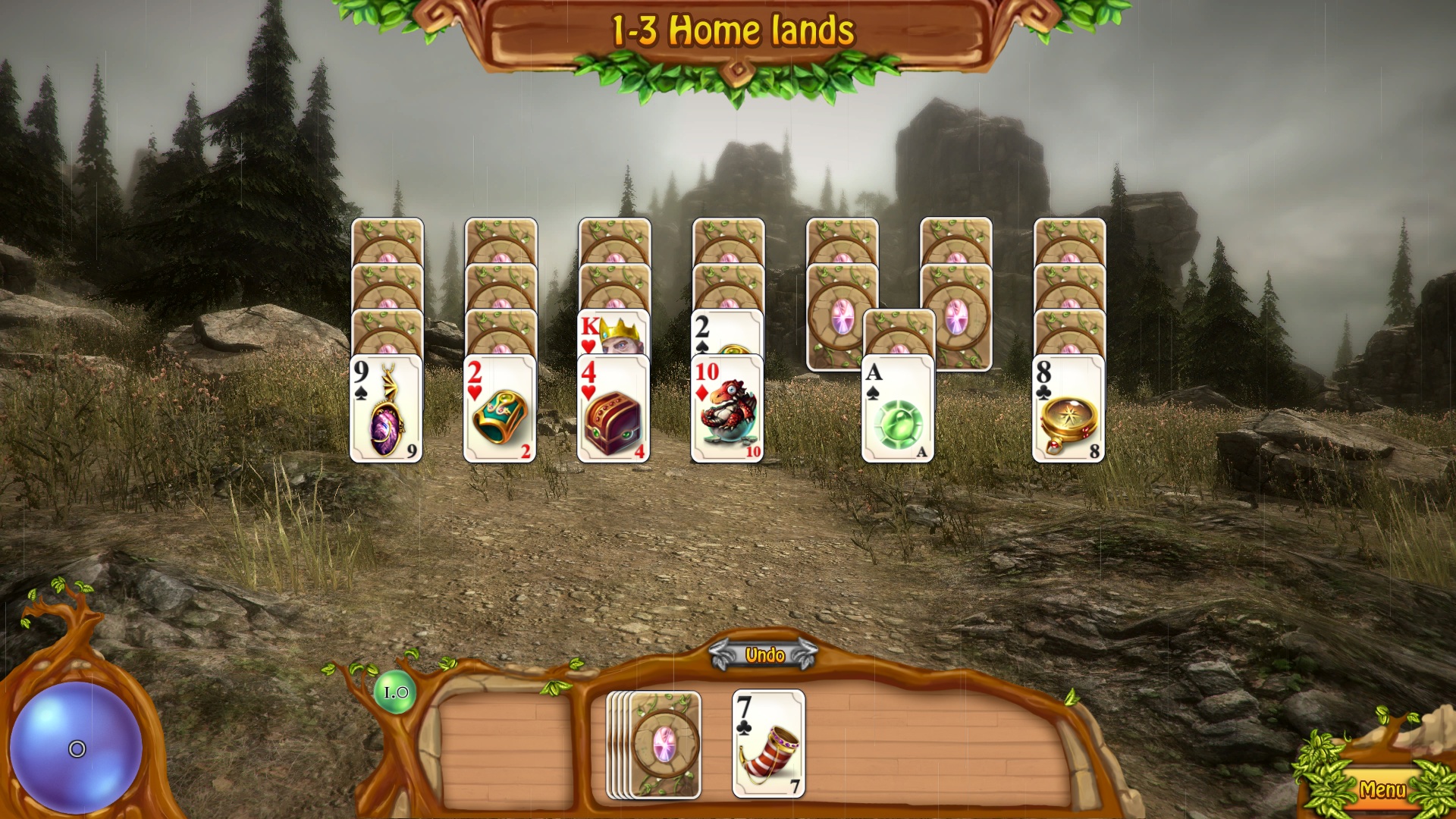Click the 7 of clubs foundation card
Screen dimensions: 1456x819
[x=768, y=744]
